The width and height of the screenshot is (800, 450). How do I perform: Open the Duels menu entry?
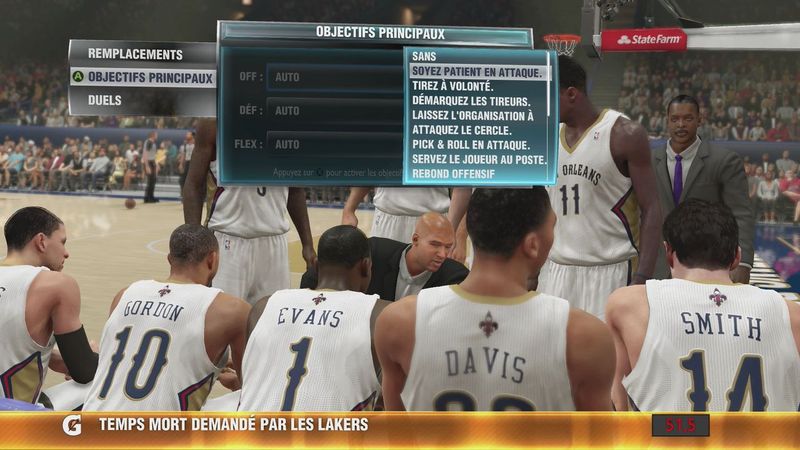pos(105,100)
